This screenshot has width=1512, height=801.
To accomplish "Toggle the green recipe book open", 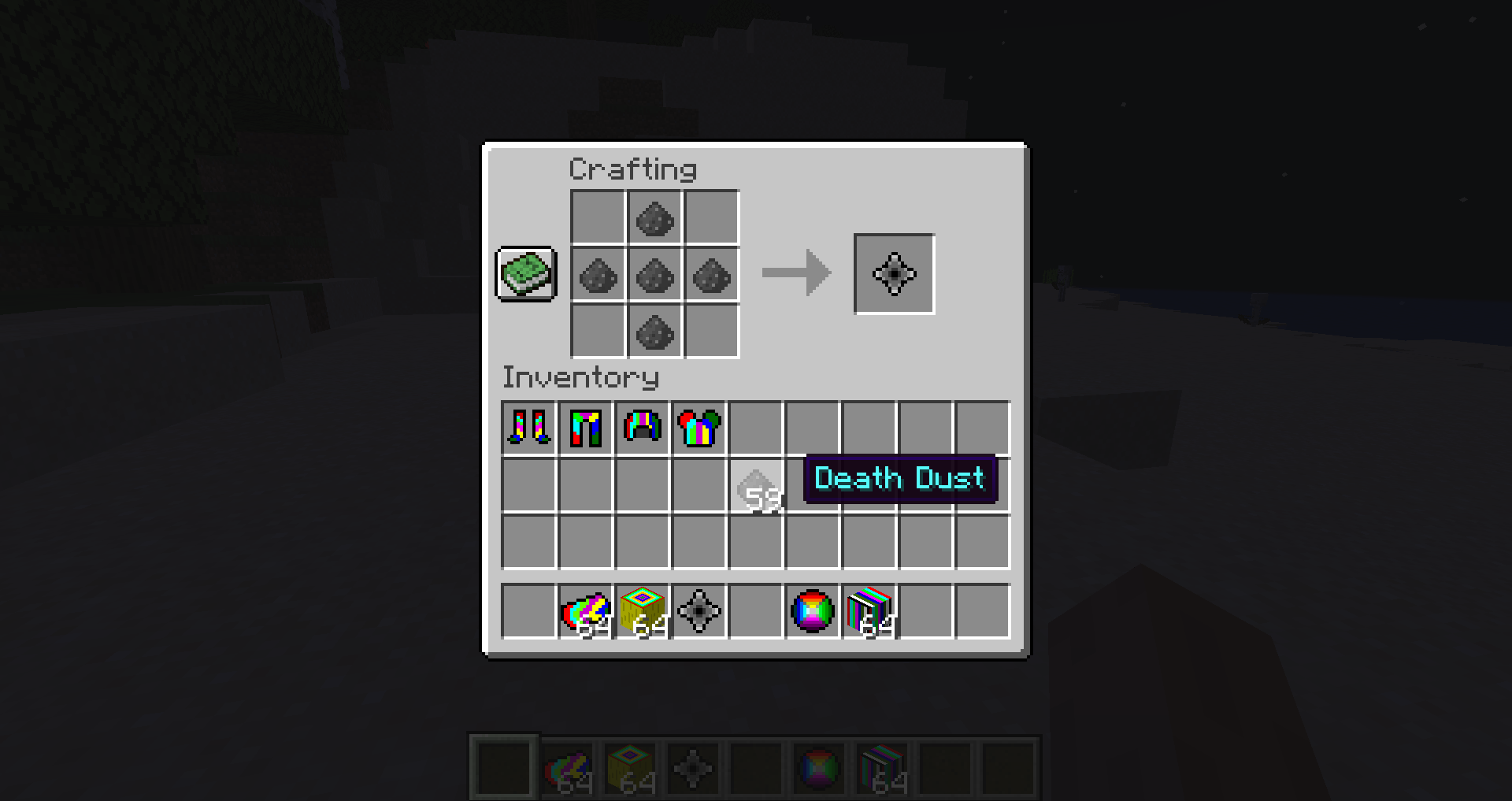I will (x=526, y=275).
